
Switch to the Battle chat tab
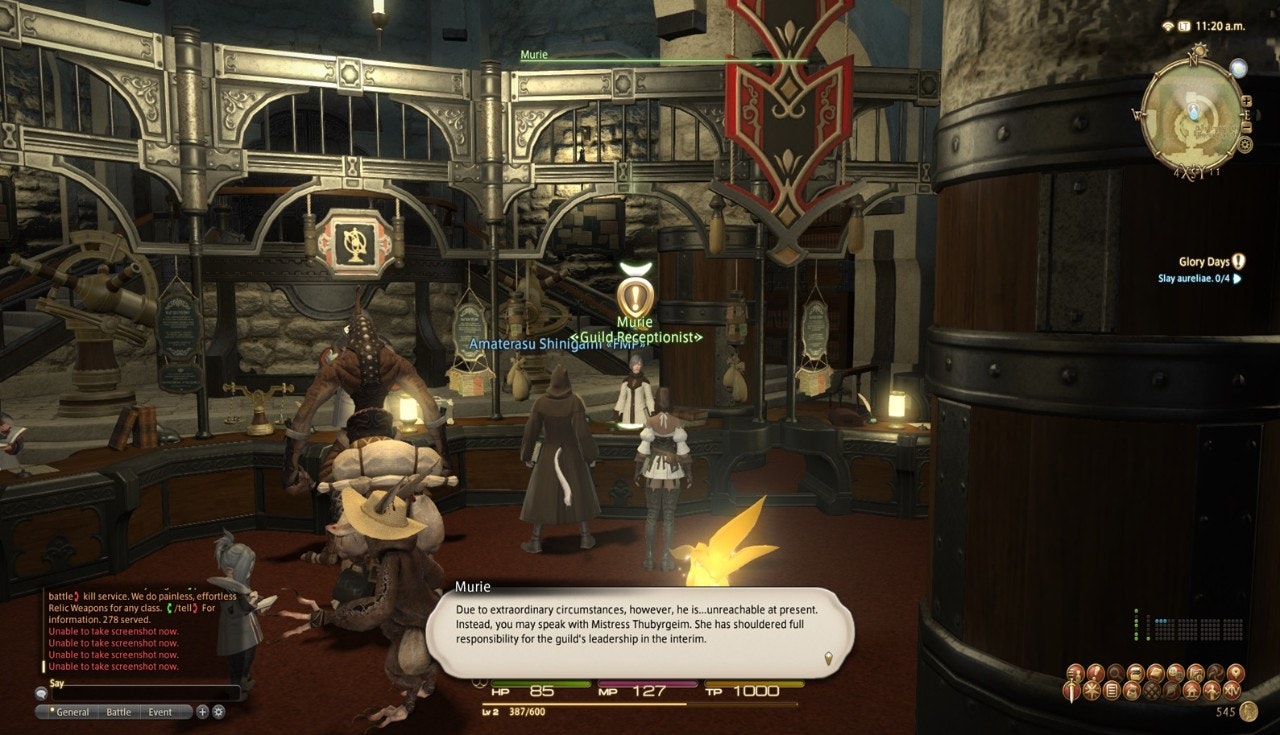pos(118,712)
